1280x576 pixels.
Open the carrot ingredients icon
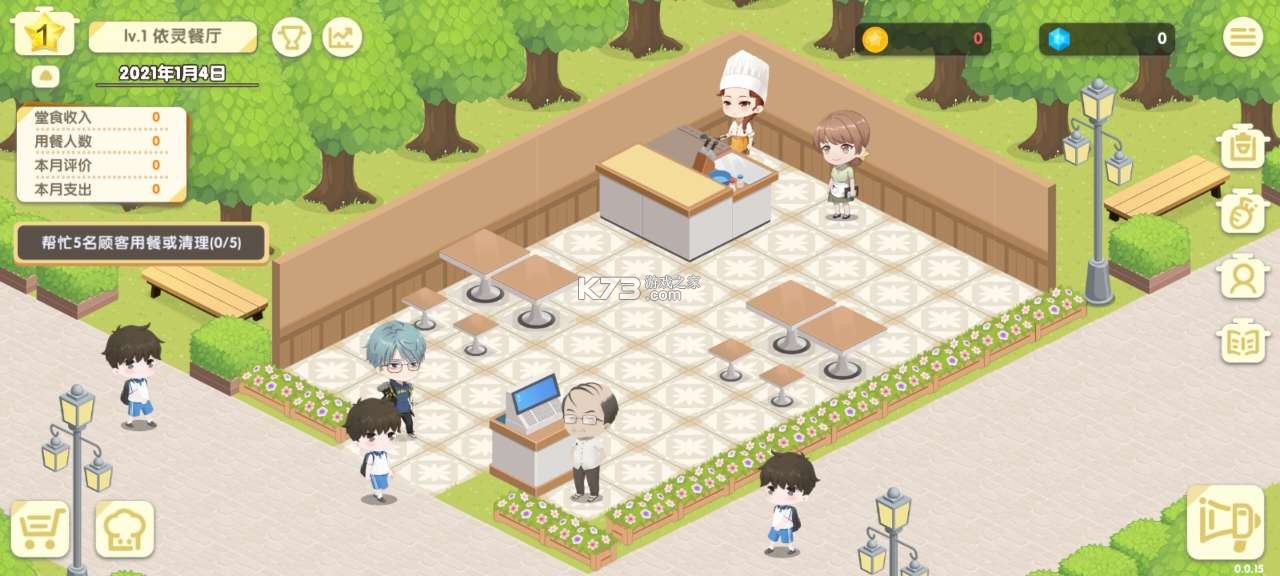(1243, 211)
